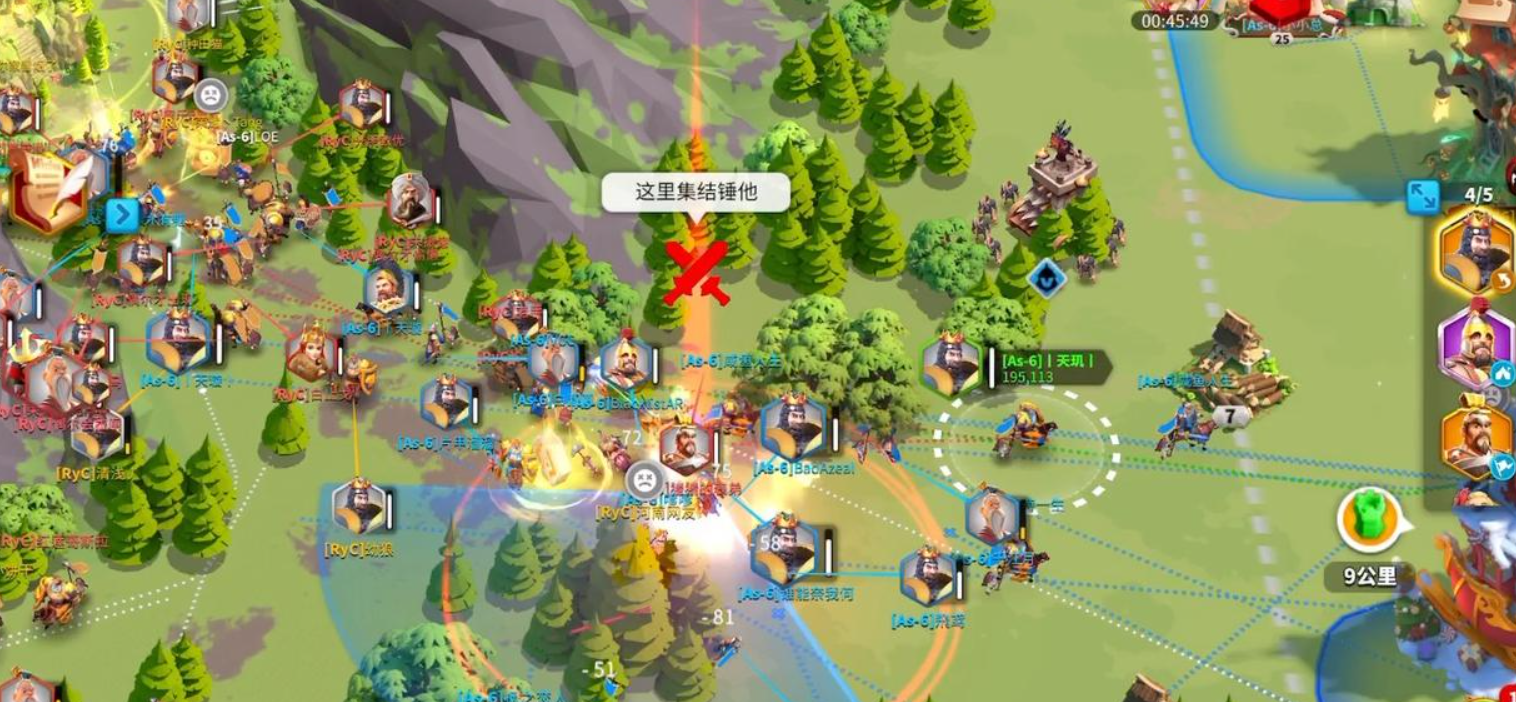Screen dimensions: 1516x702
Task: Select the orange-framed commander with flag badge
Action: [1476, 440]
